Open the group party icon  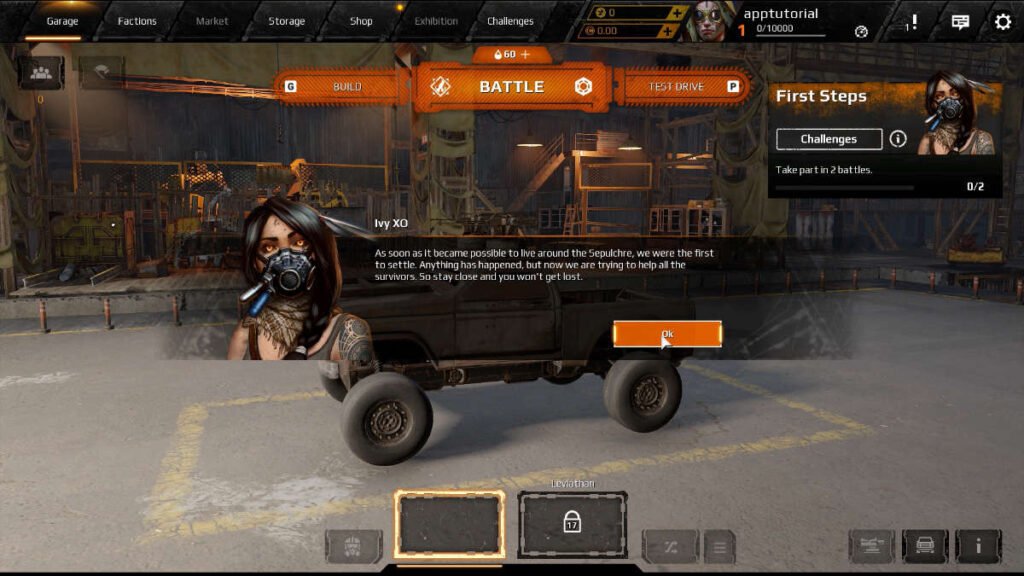[41, 72]
